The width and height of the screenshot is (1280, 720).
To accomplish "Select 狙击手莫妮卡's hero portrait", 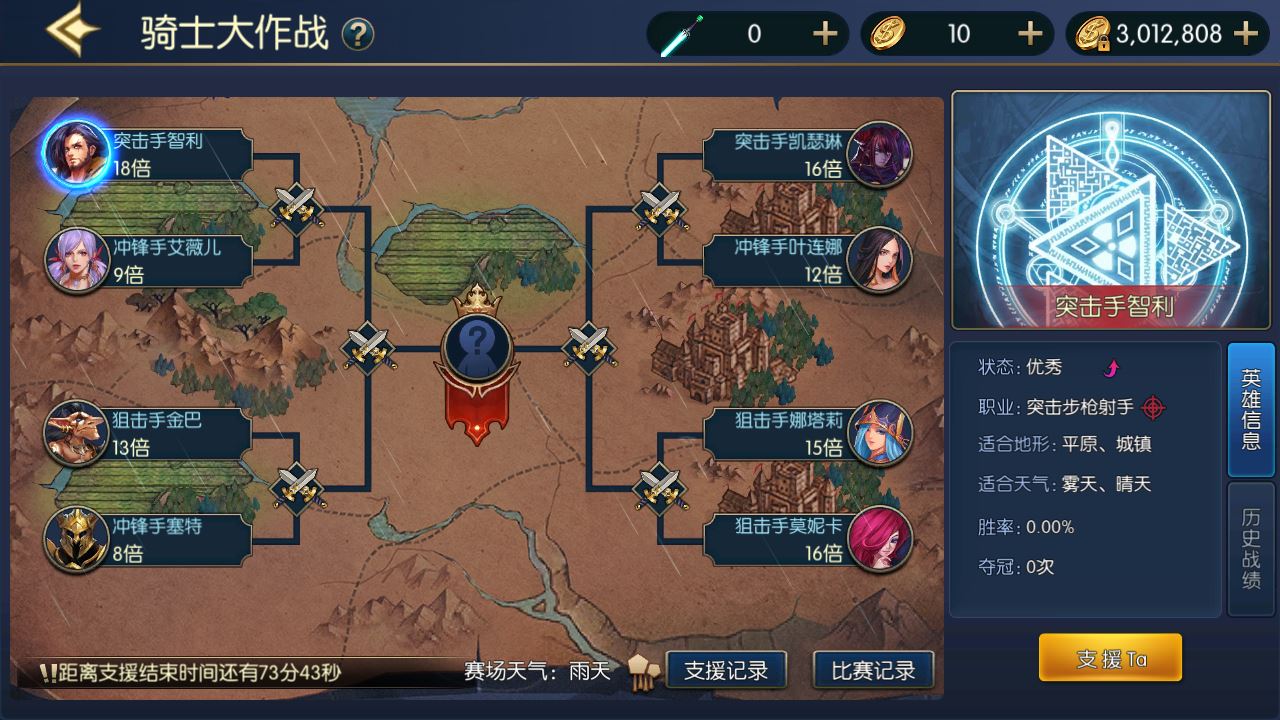I will coord(880,540).
